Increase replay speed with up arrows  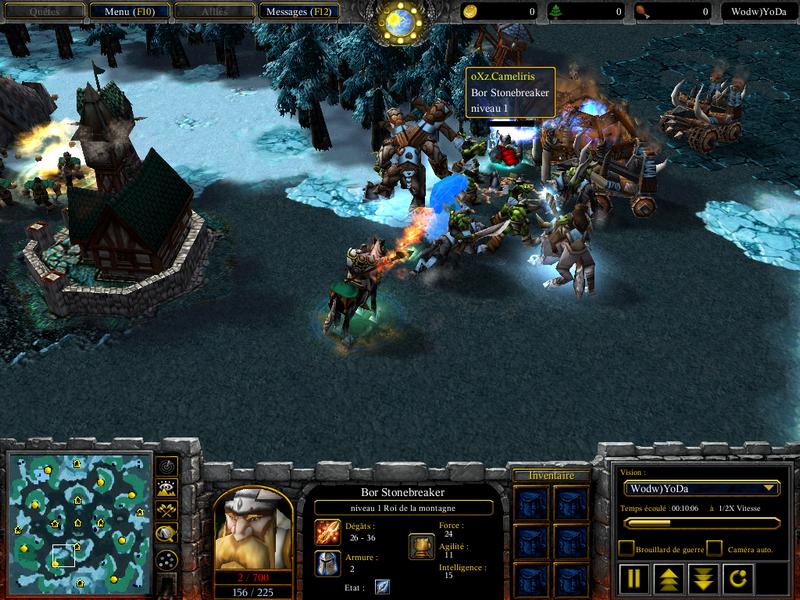tap(668, 577)
